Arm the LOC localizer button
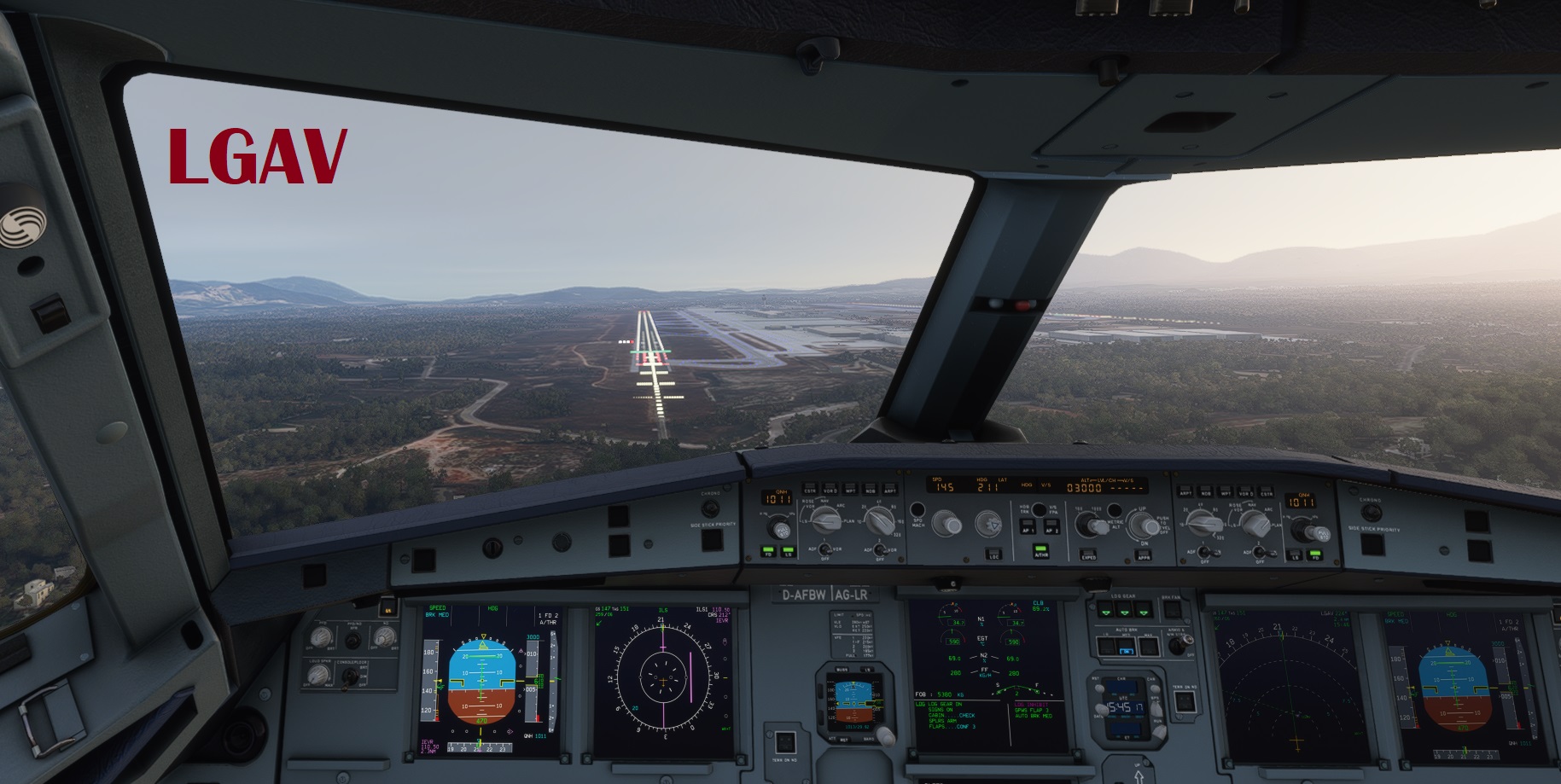The width and height of the screenshot is (1561, 784). tap(994, 553)
